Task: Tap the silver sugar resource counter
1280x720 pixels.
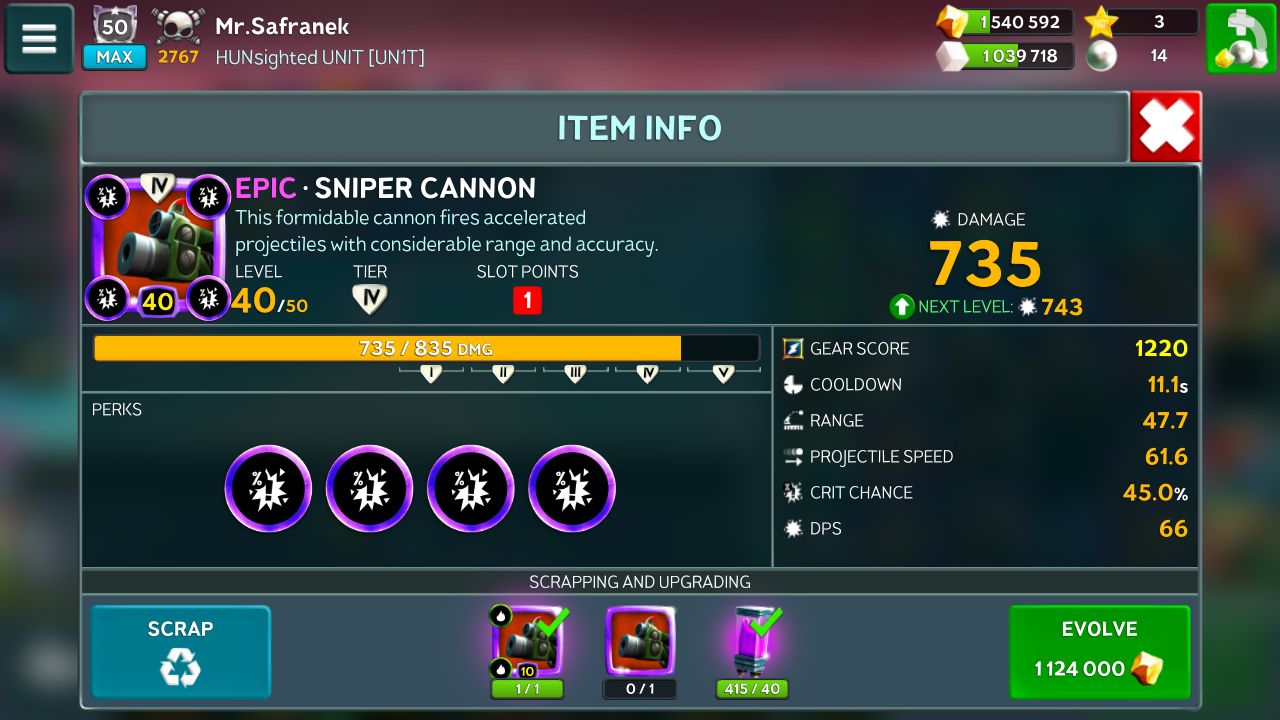Action: pos(1005,56)
